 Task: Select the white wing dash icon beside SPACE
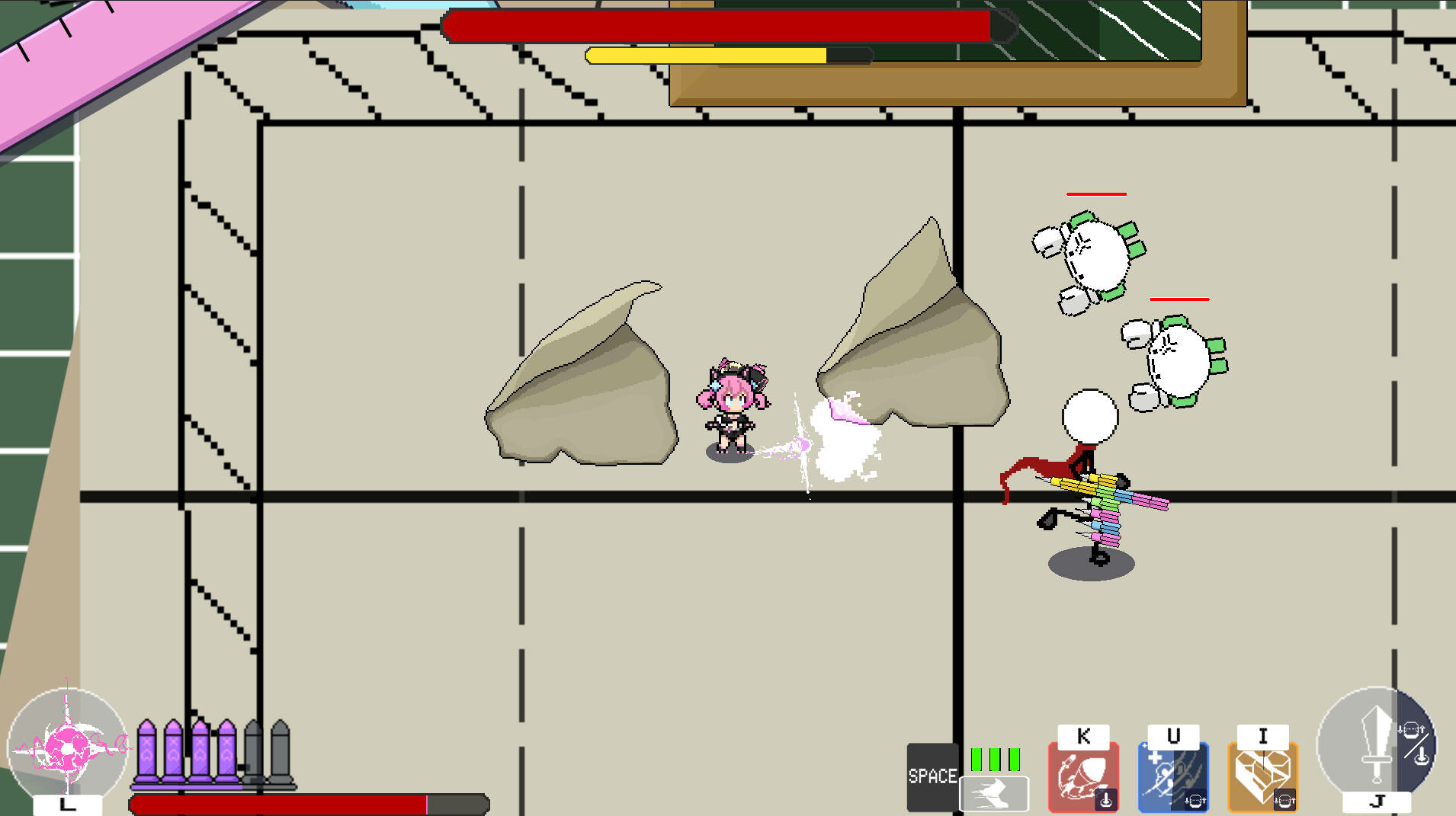(993, 792)
